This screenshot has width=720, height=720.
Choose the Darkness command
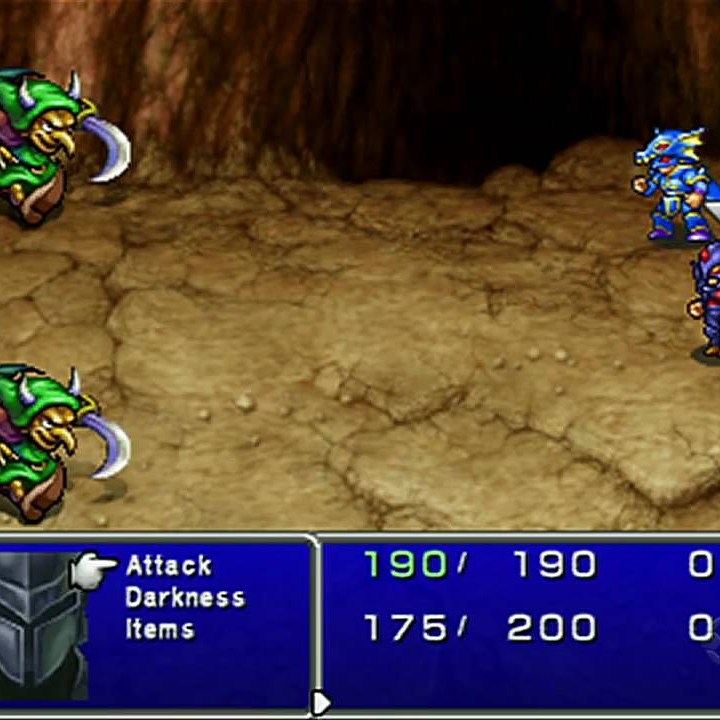185,598
